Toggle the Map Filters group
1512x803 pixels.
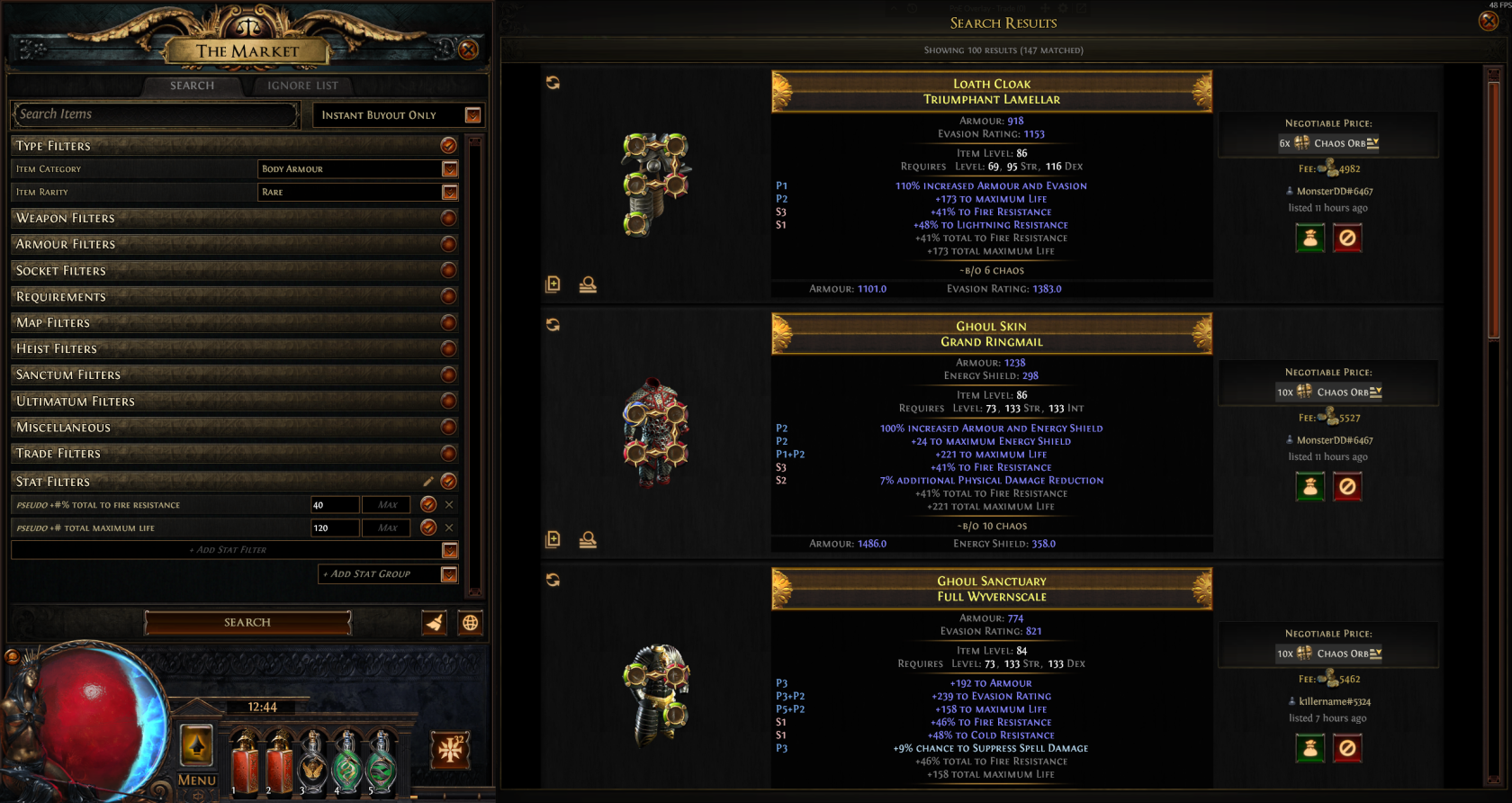pyautogui.click(x=448, y=322)
